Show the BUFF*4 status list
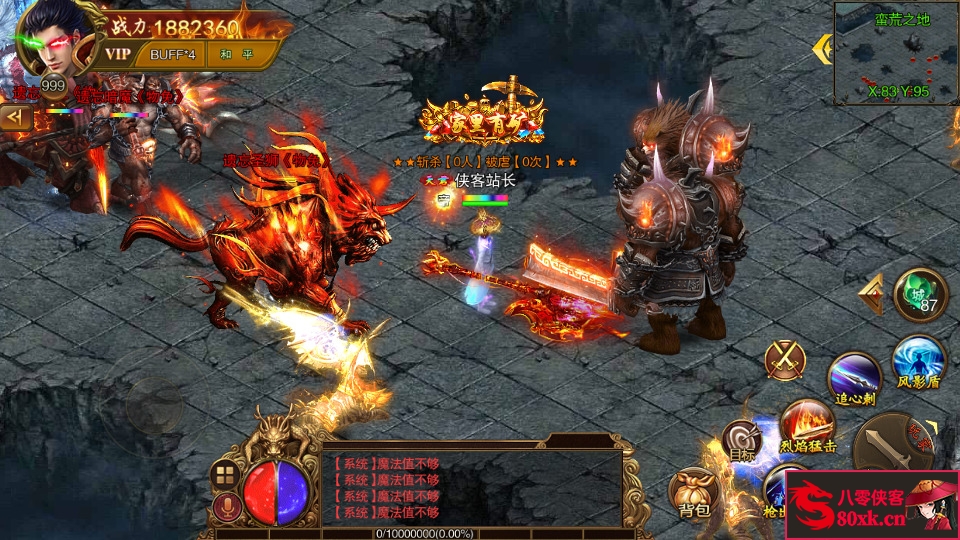Screen dimensions: 960x540 171,54
